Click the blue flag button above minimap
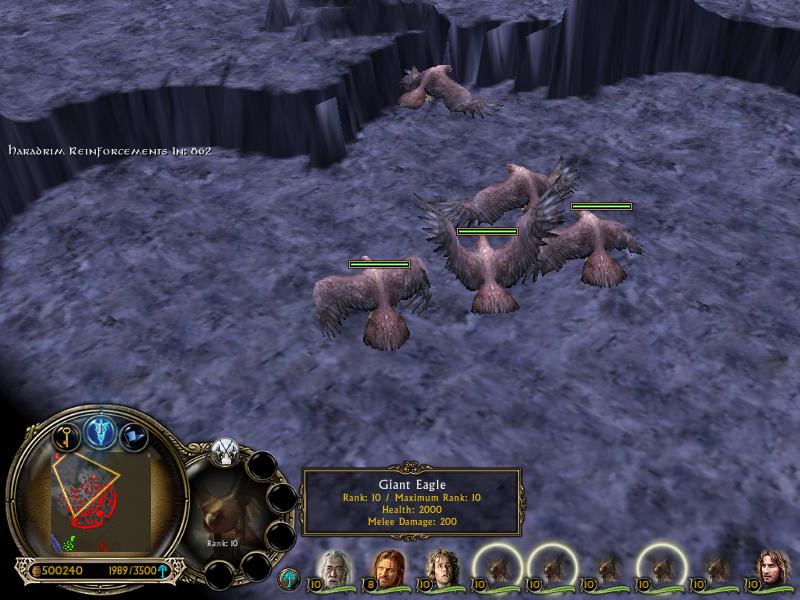Viewport: 800px width, 600px height. pos(133,436)
